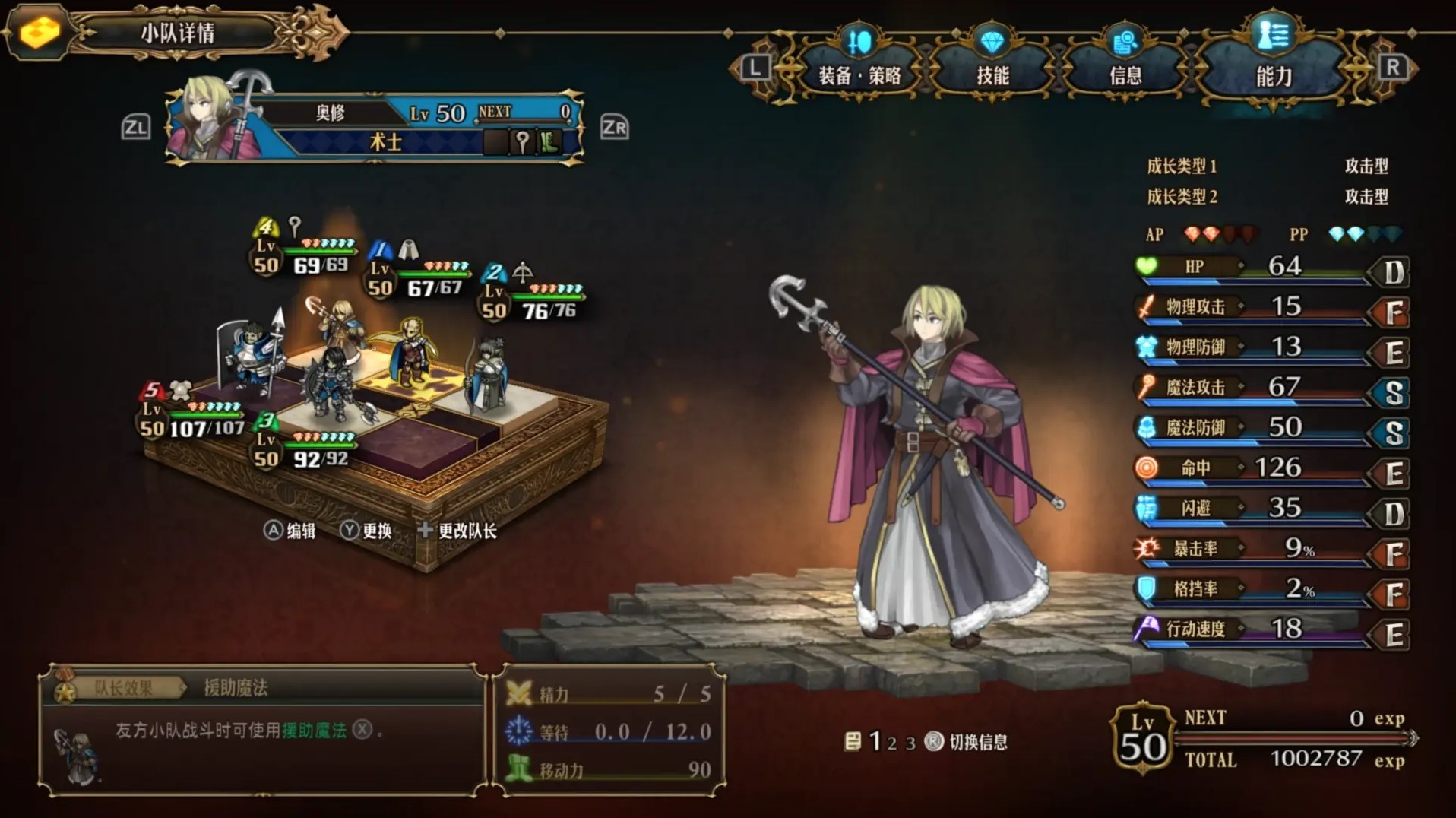Screen dimensions: 1456x818
Task: Select the 魔法攻击 stat row
Action: pos(1271,388)
